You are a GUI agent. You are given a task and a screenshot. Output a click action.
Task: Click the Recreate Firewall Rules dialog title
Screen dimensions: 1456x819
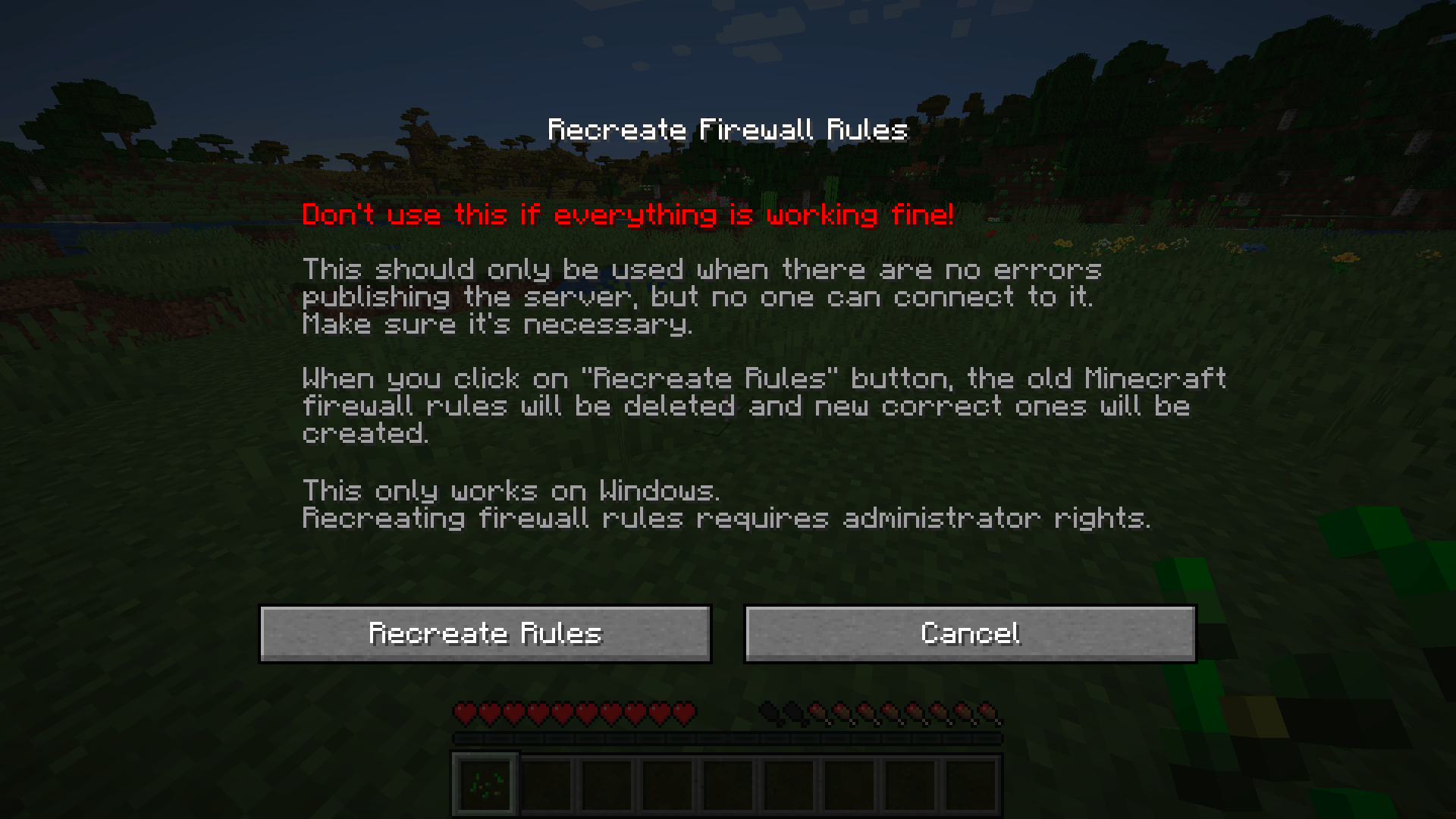point(726,129)
